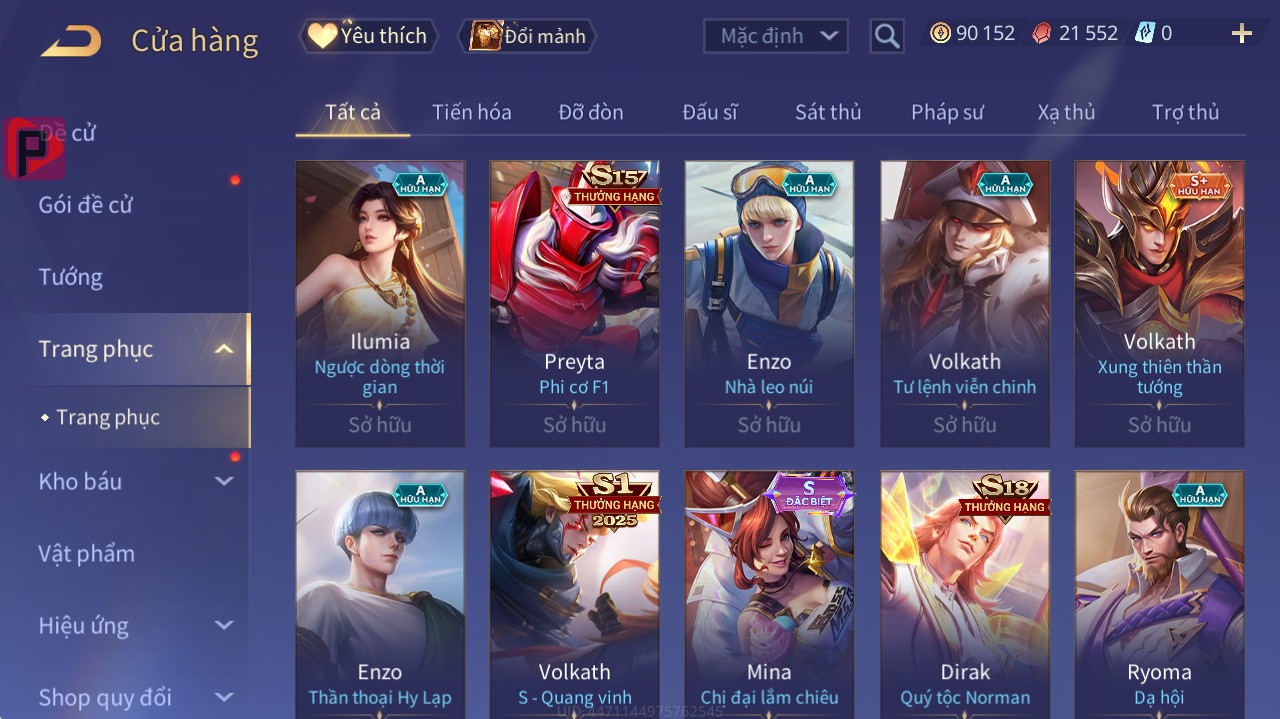
Task: Open the Vật phẩm section
Action: click(x=86, y=553)
